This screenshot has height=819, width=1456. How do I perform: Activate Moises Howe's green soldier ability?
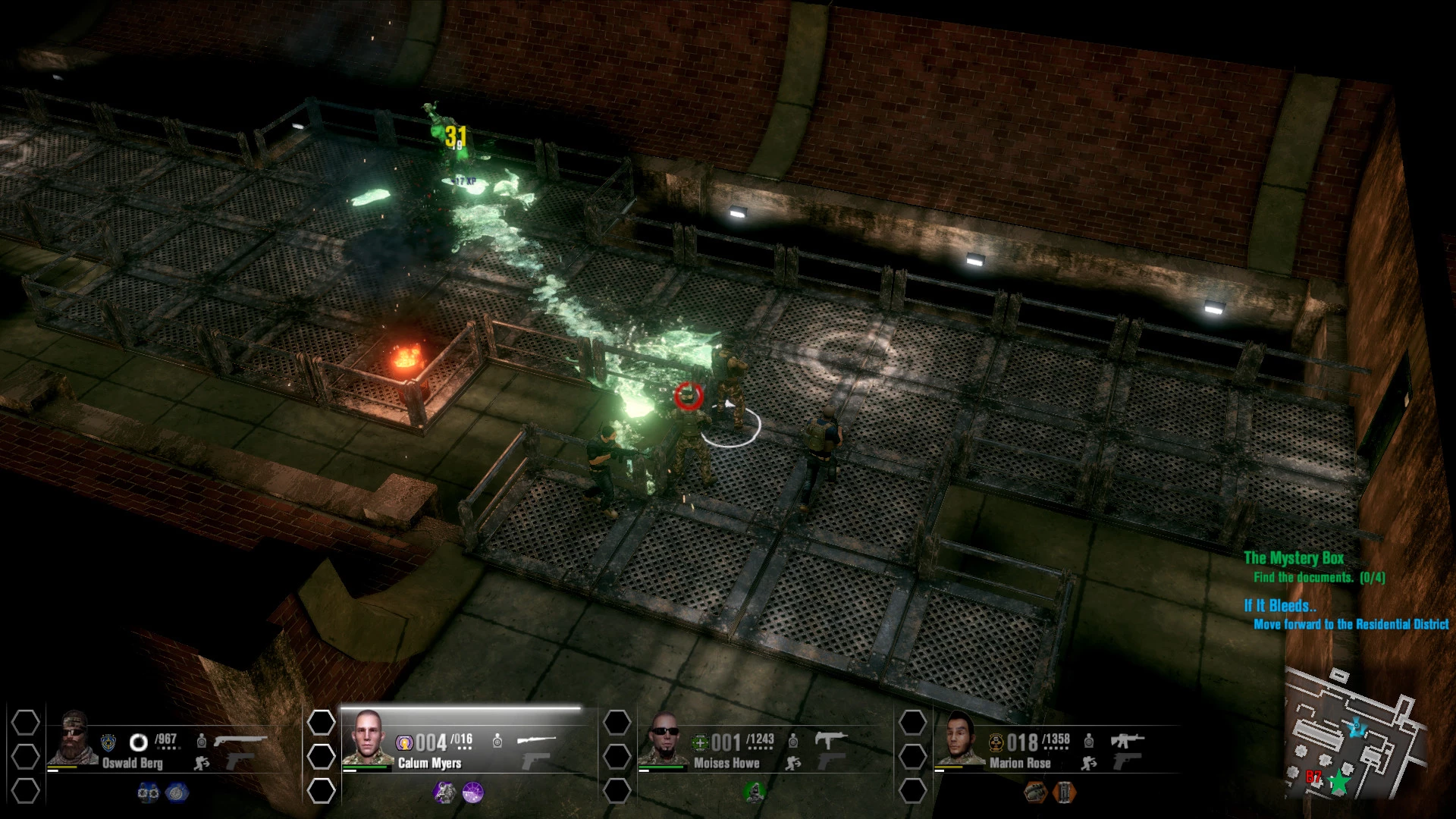(x=754, y=792)
